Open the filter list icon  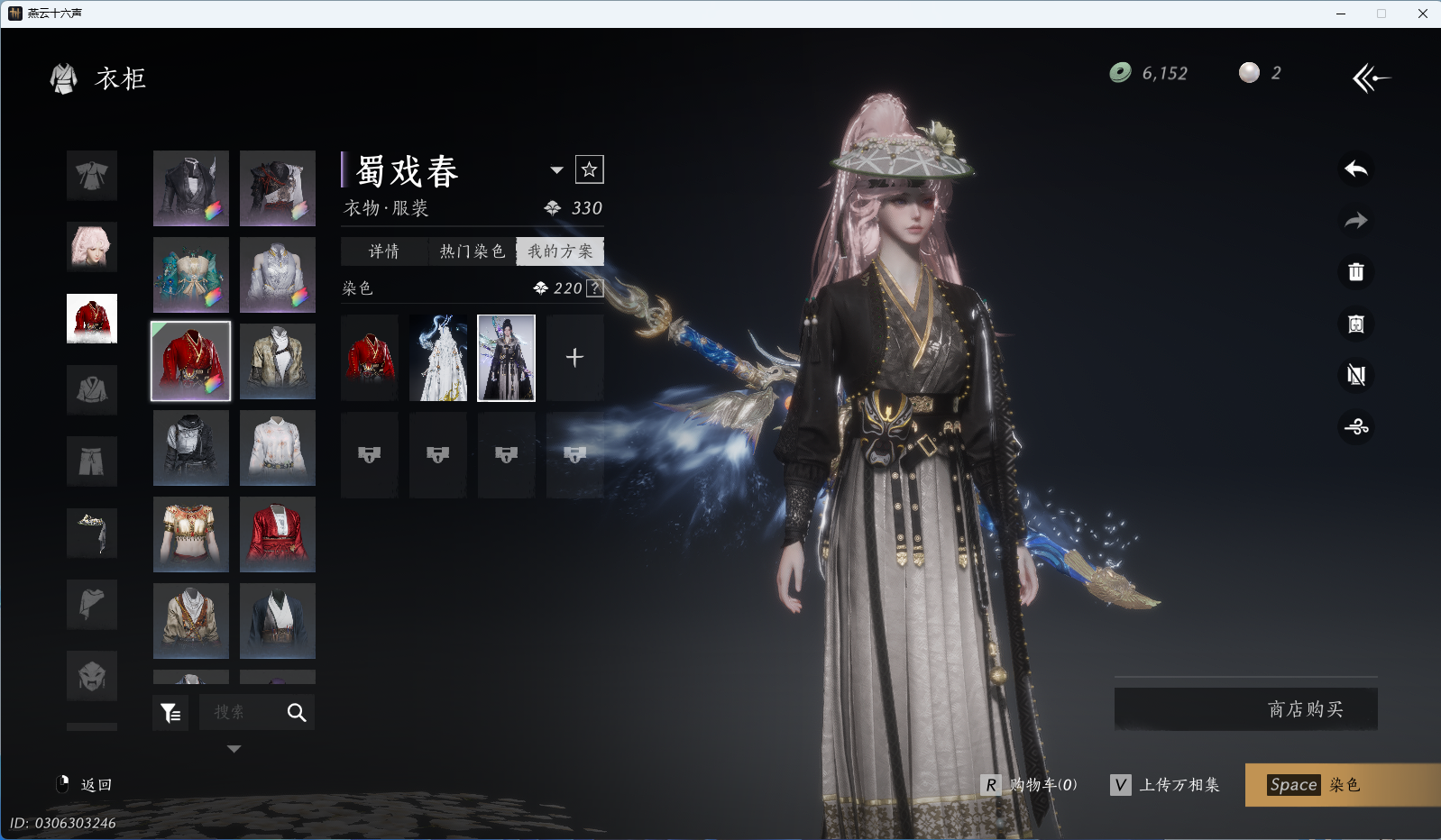(x=170, y=713)
